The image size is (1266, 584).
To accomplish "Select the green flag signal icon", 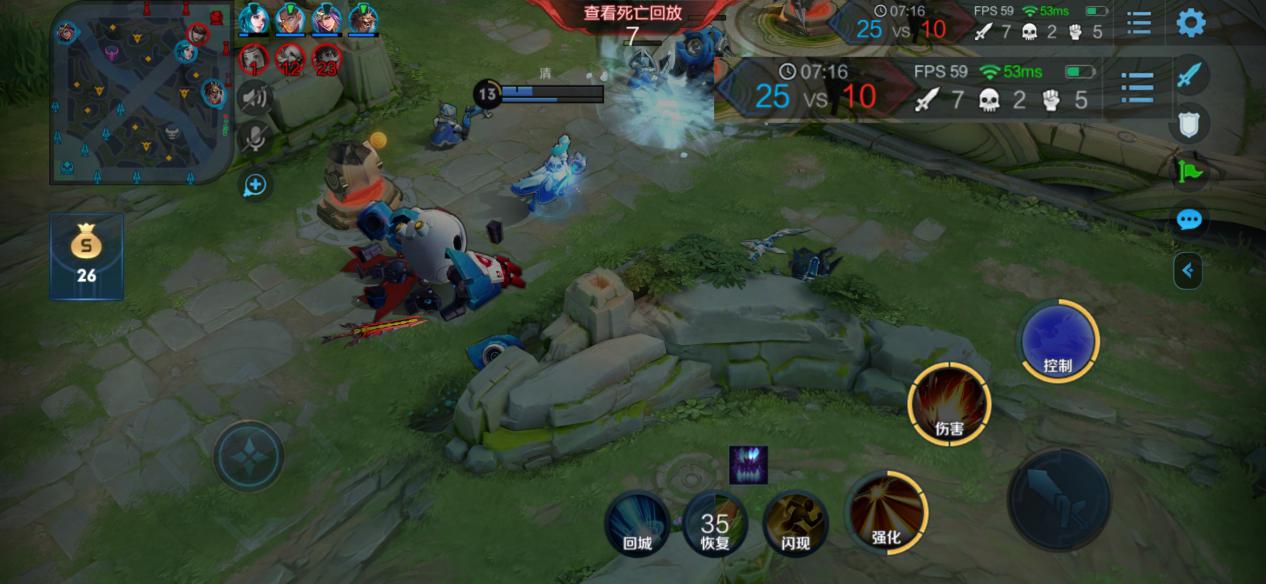I will [x=1189, y=172].
